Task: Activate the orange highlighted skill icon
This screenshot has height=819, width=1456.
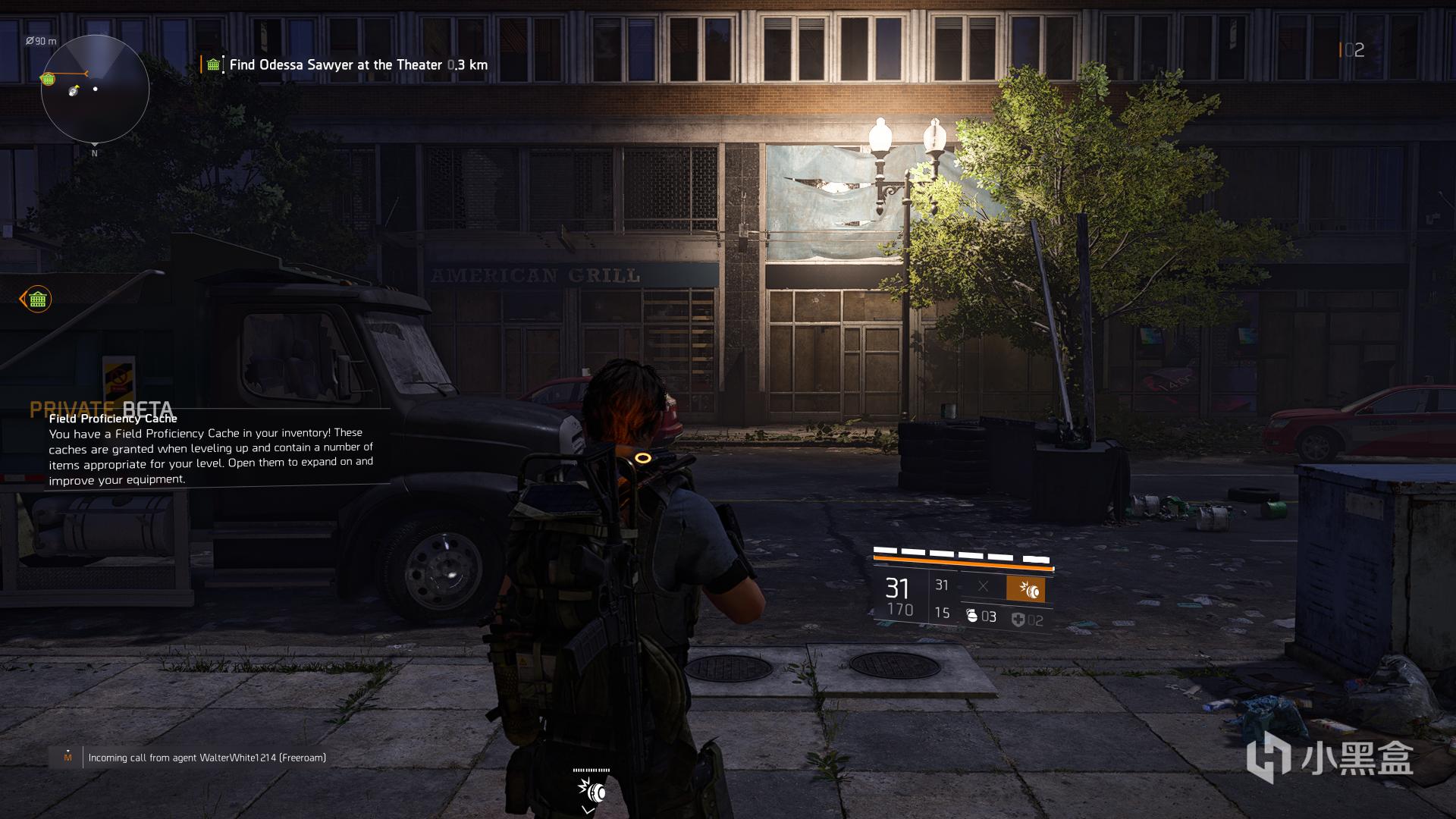Action: 1025,589
